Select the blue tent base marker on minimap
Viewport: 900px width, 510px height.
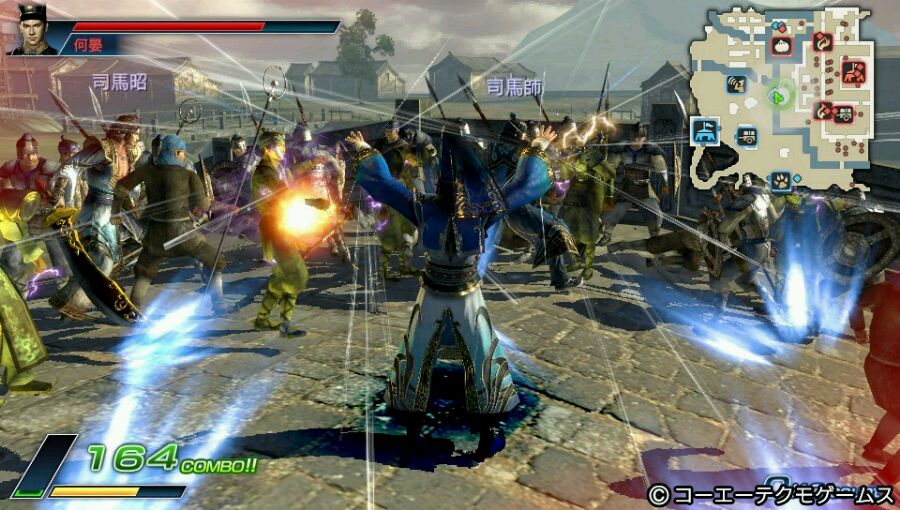click(704, 129)
